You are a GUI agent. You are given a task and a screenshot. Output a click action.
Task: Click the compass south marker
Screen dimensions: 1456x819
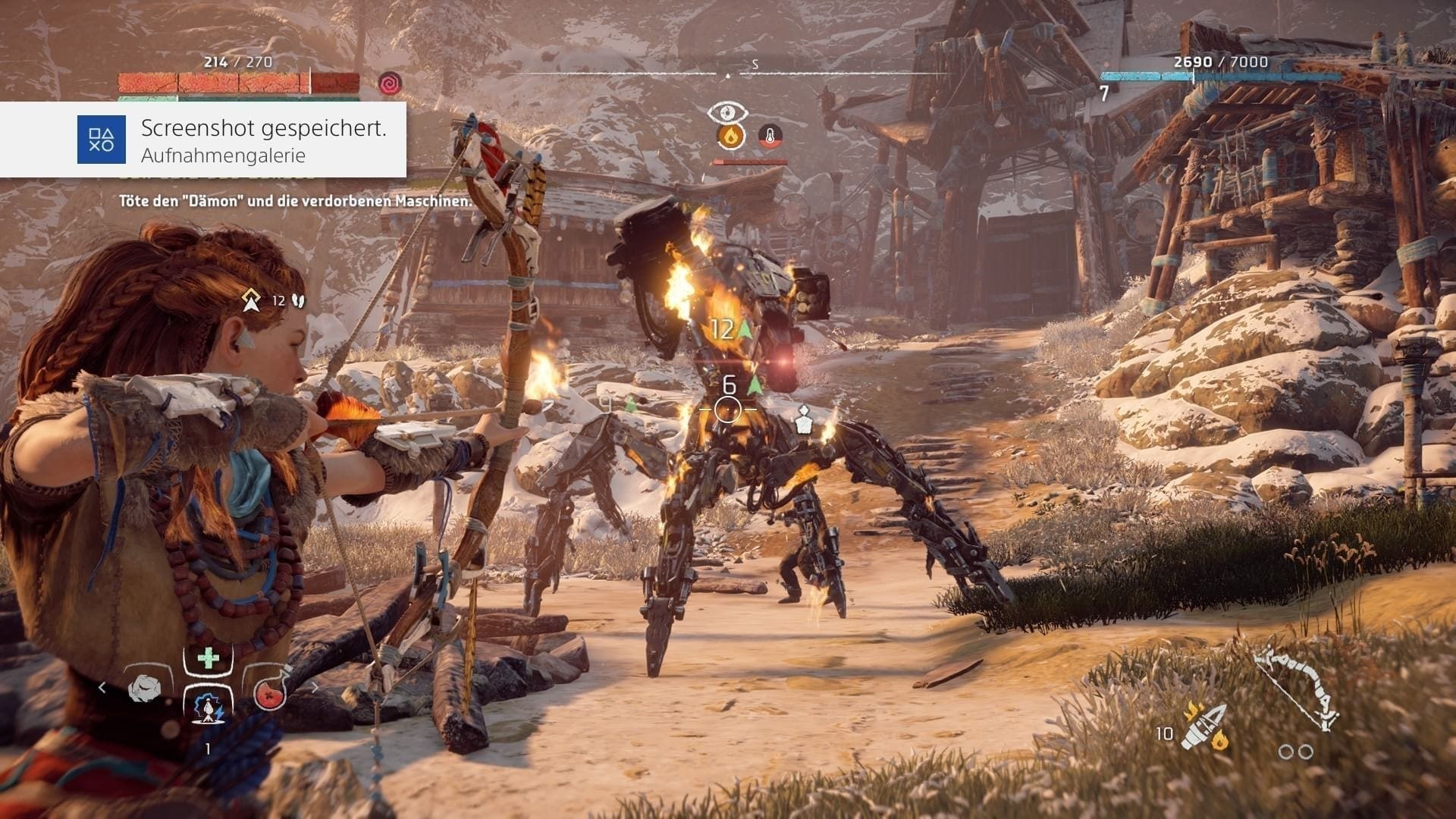(755, 65)
